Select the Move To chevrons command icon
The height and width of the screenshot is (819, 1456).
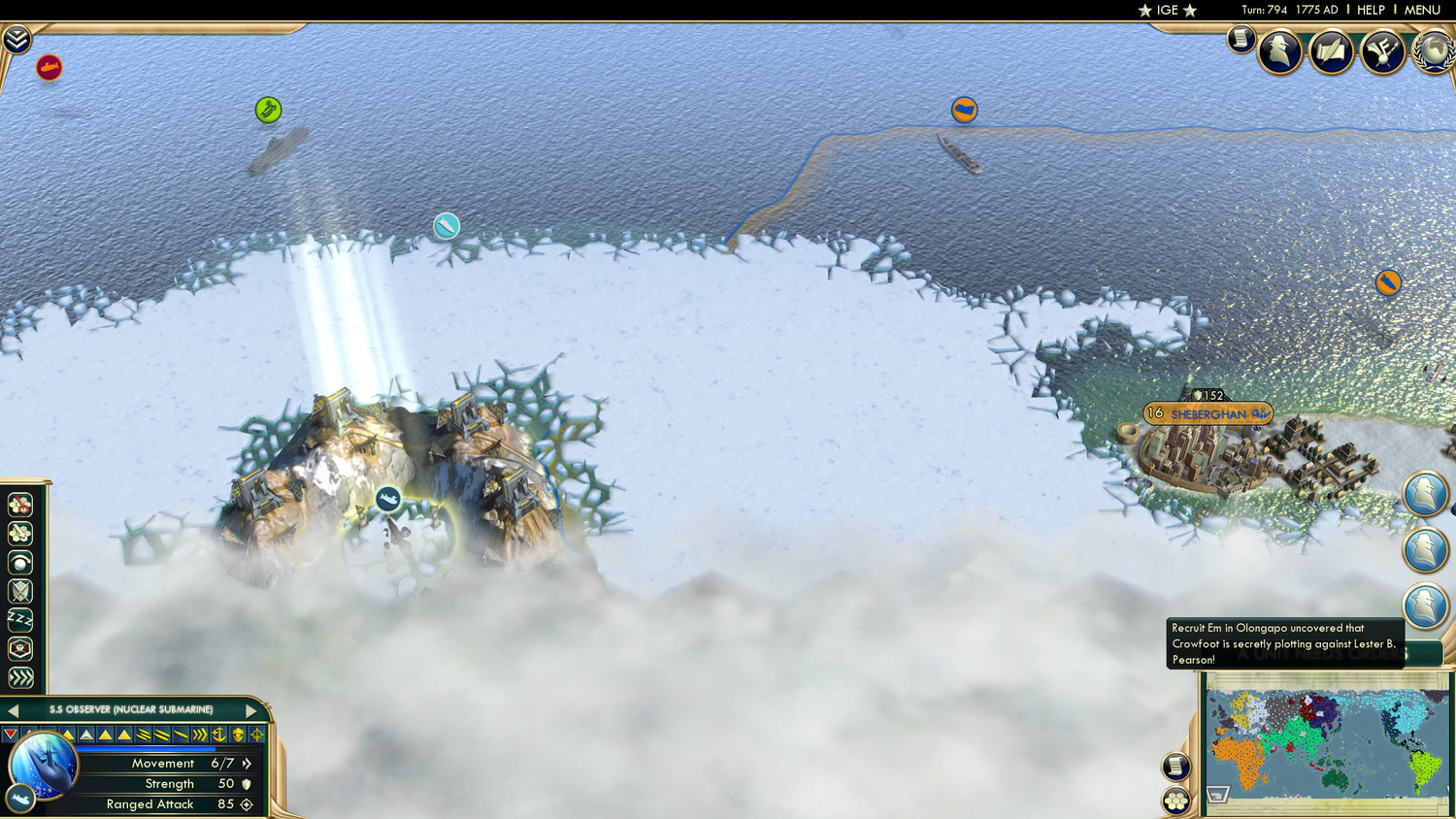click(19, 675)
